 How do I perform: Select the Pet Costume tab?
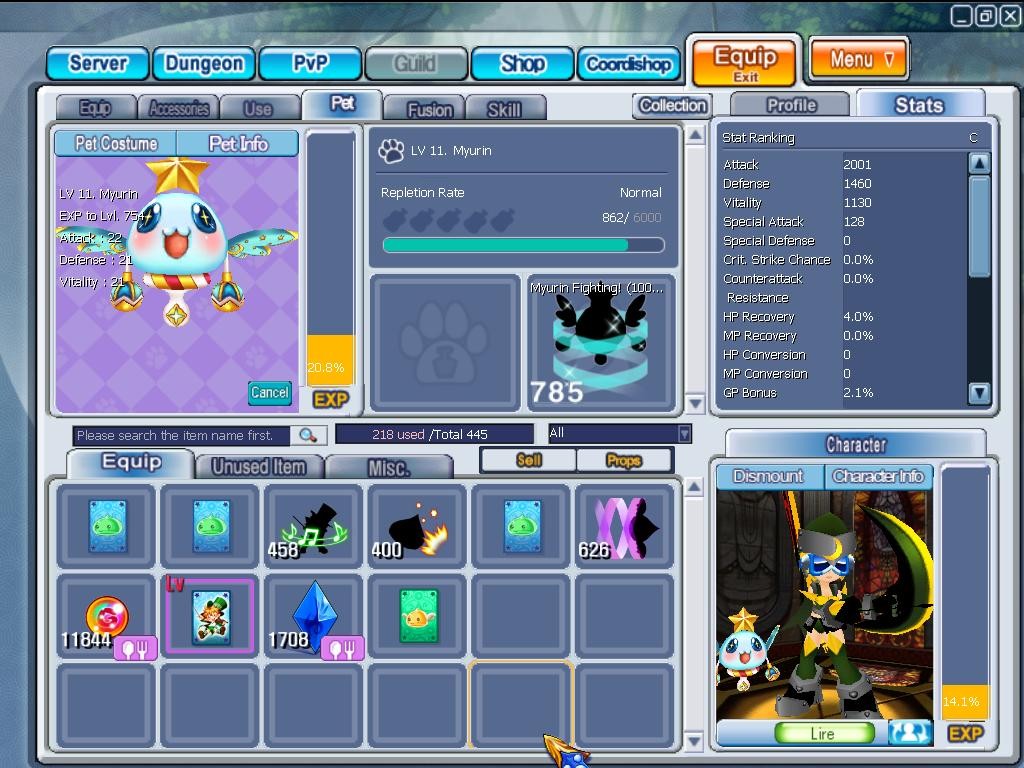[x=116, y=143]
